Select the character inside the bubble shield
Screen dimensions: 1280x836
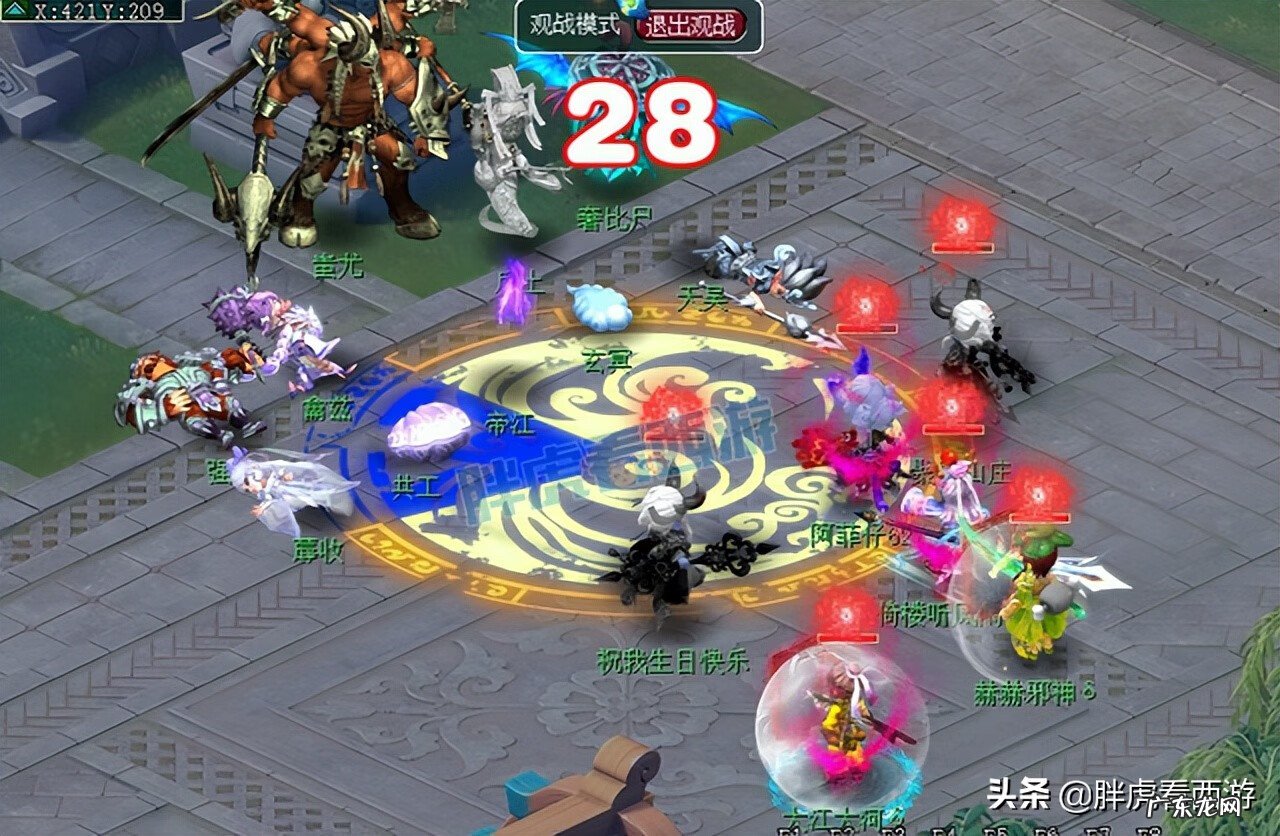pyautogui.click(x=845, y=730)
